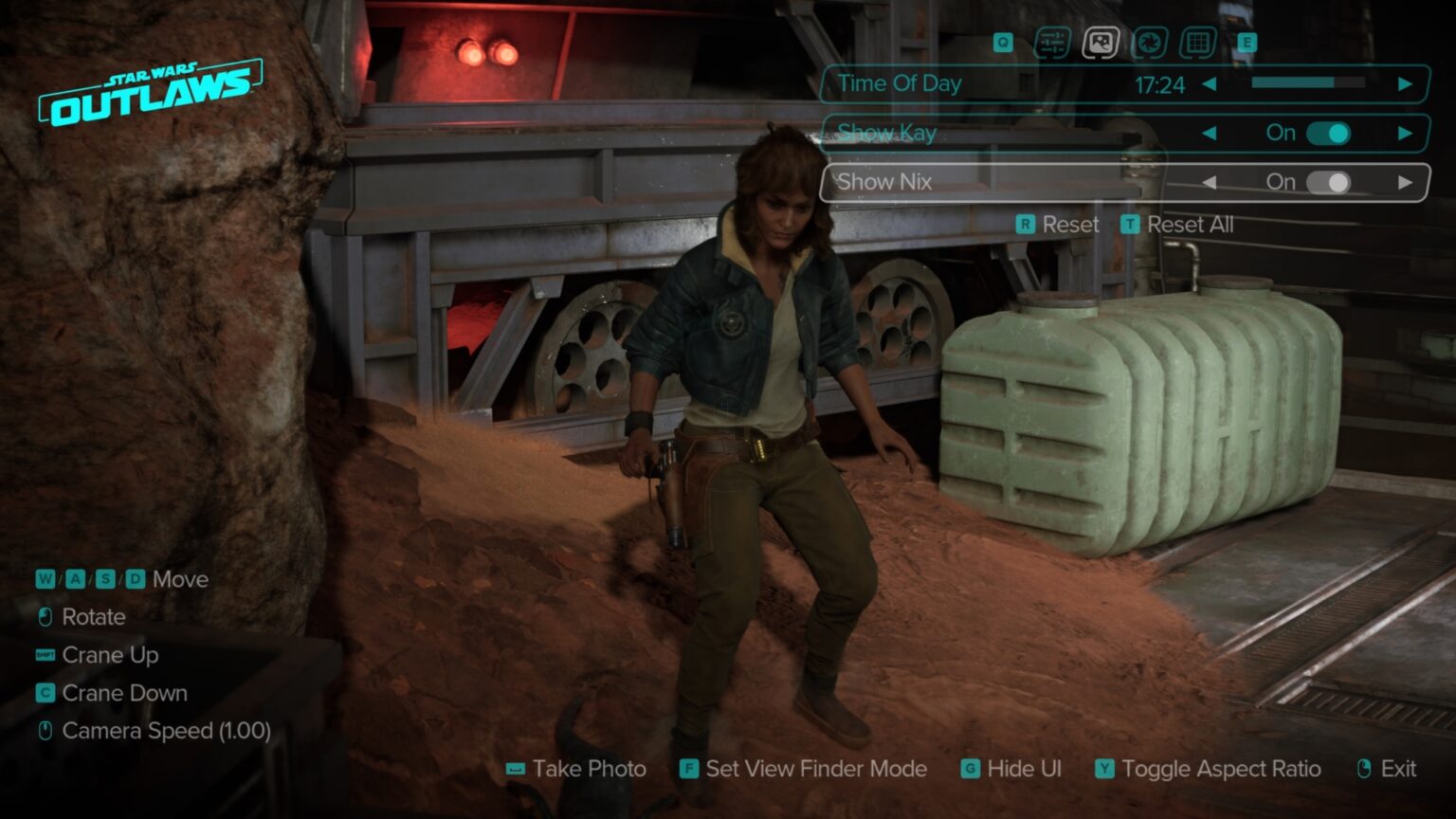Image resolution: width=1456 pixels, height=819 pixels.
Task: Click left arrow to decrease Time Of Day
Action: pyautogui.click(x=1210, y=84)
